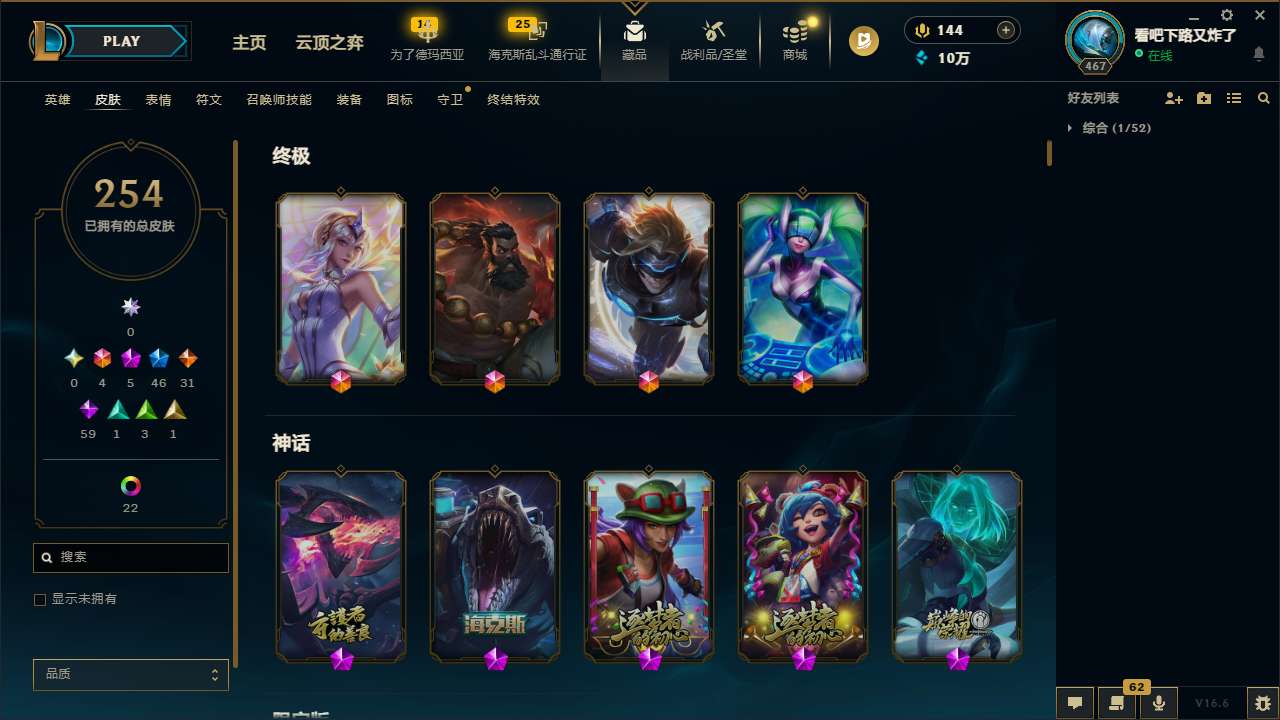Image resolution: width=1280 pixels, height=720 pixels.
Task: Click the add-friend icon in friends panel
Action: [x=1175, y=98]
